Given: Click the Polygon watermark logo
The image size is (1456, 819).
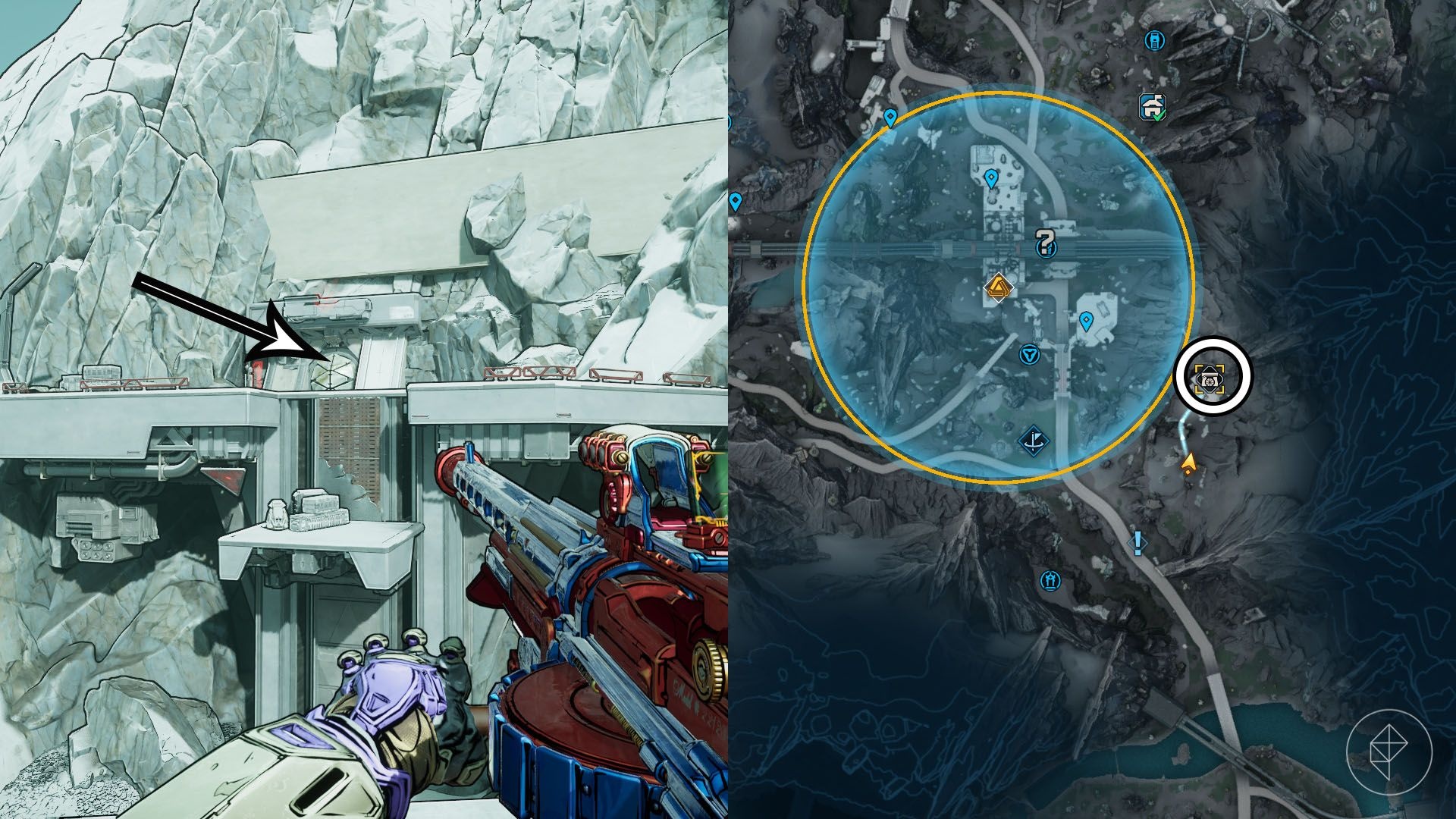Looking at the screenshot, I should click(1389, 752).
